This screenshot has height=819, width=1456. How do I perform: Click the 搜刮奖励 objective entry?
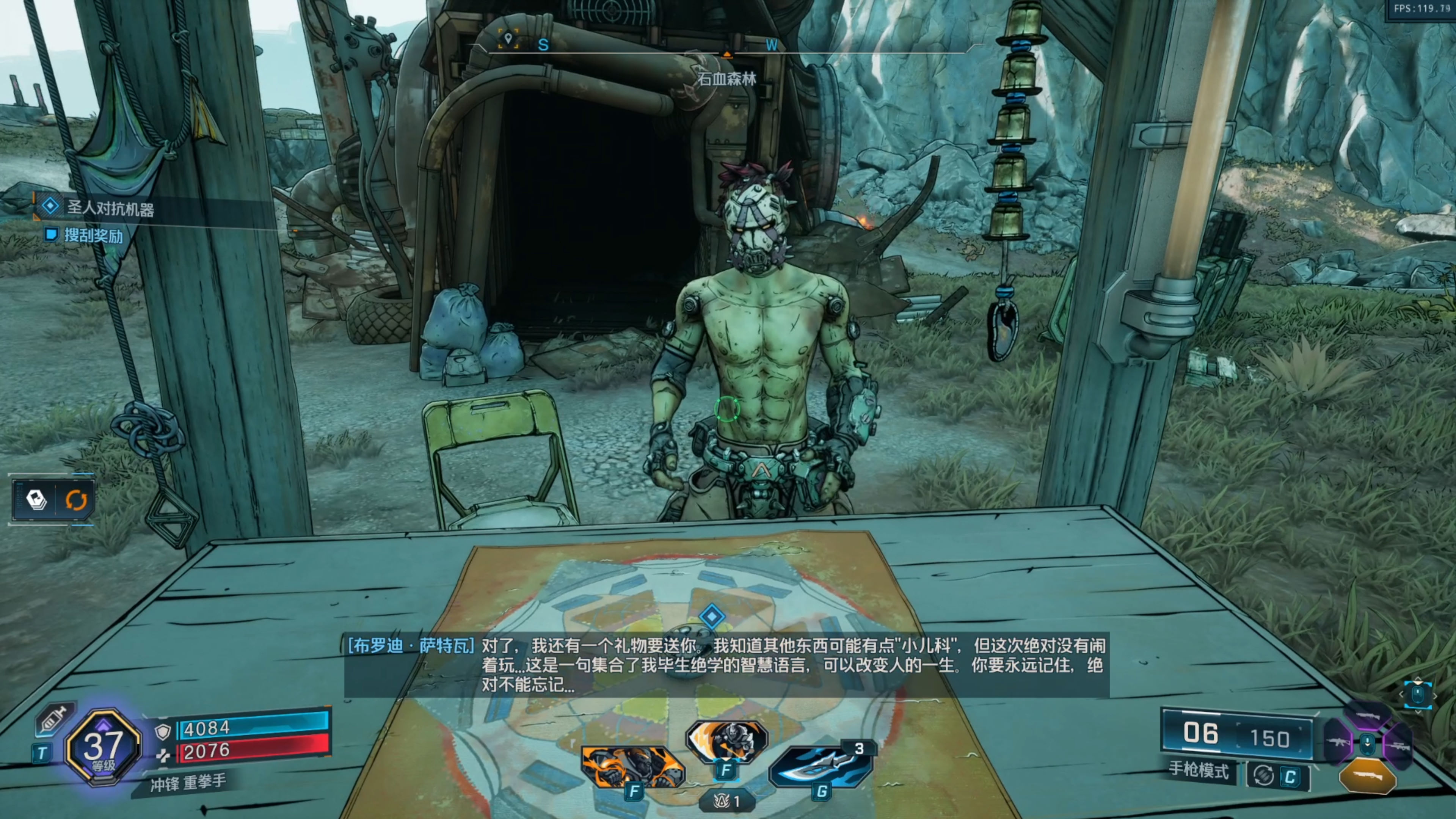pos(93,235)
